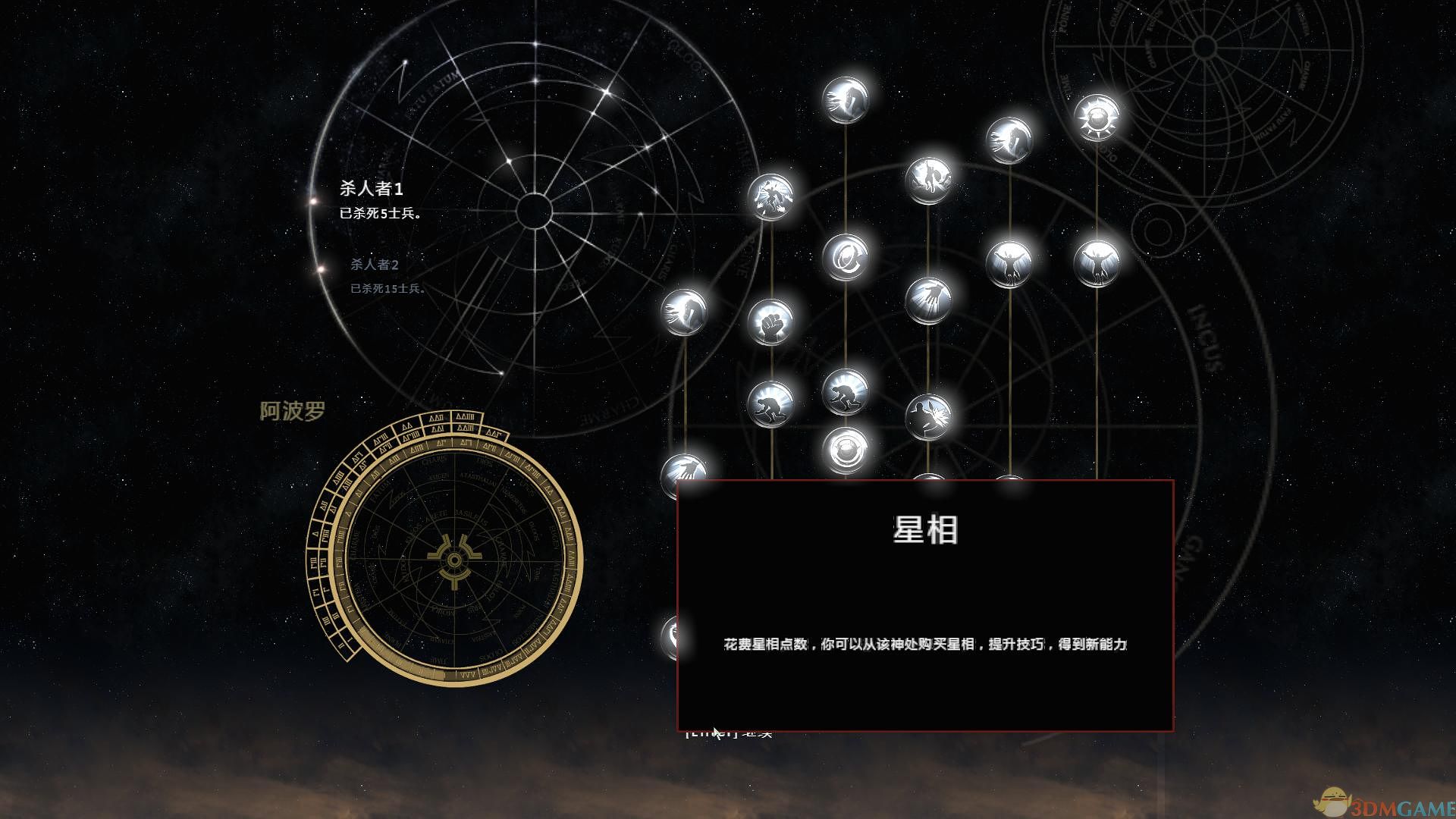Open the clenched fist skill orb

[x=771, y=322]
